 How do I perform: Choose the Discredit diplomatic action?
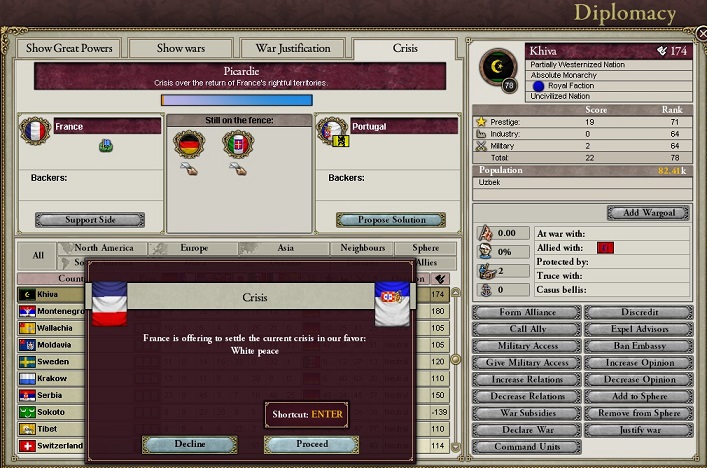pyautogui.click(x=639, y=313)
